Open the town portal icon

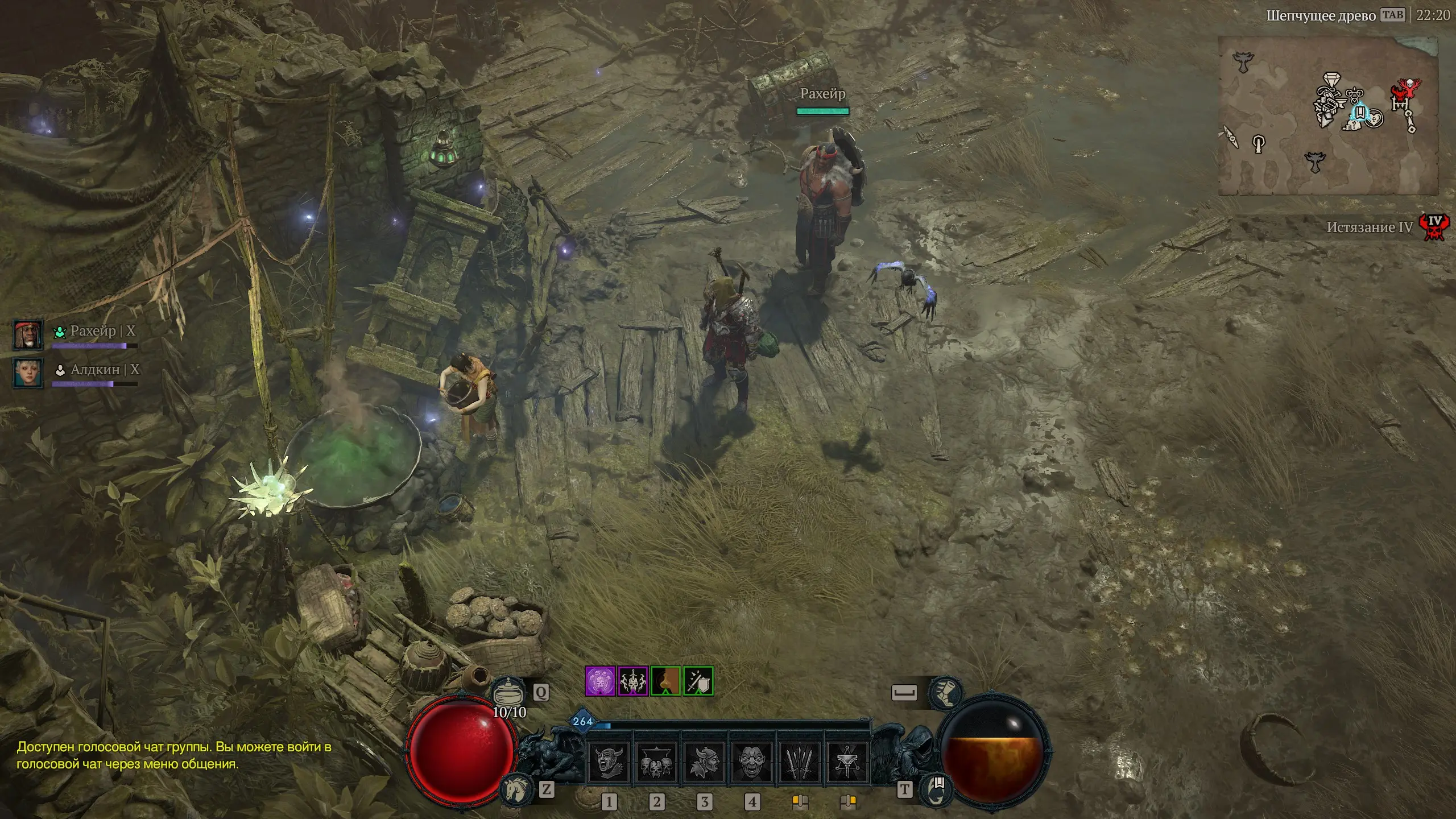(936, 789)
